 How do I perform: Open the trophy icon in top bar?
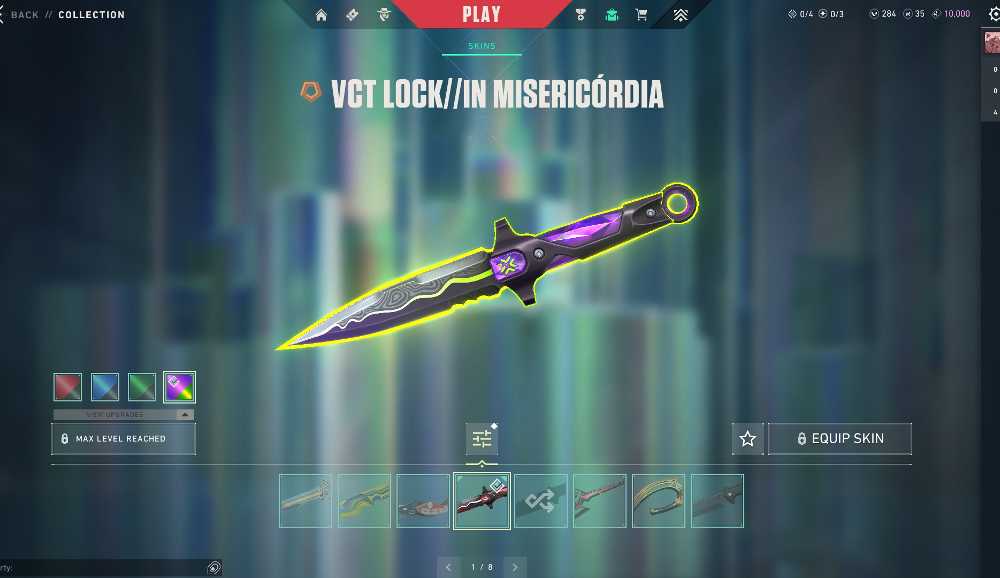click(581, 15)
